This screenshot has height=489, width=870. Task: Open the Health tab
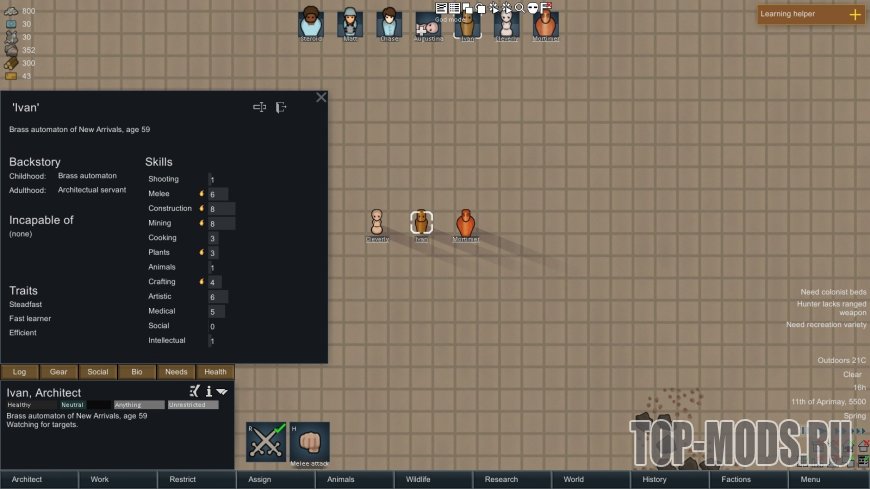(x=215, y=372)
